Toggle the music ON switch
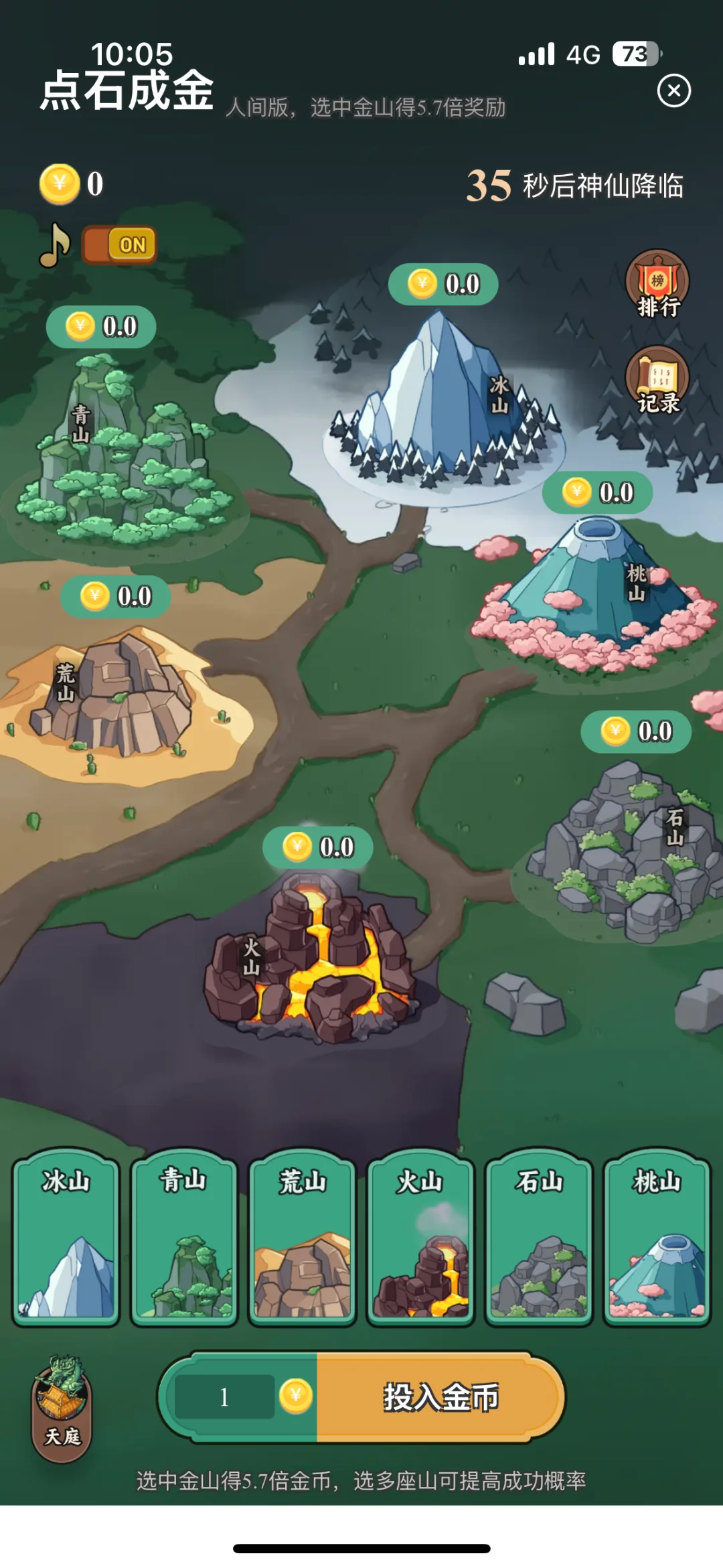 [x=120, y=245]
